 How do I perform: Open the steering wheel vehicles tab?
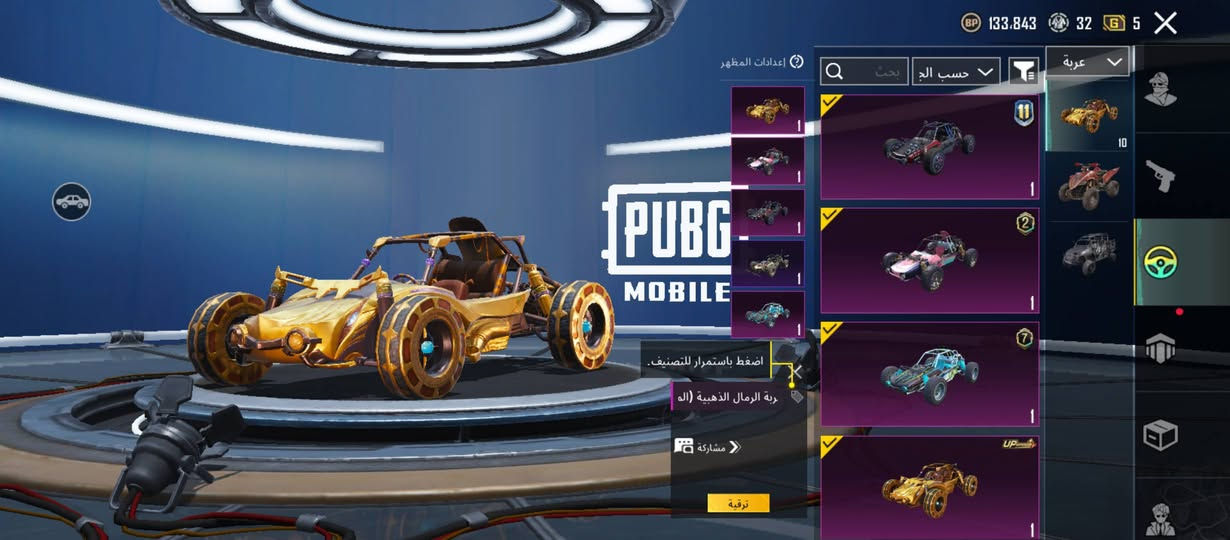pos(1161,262)
